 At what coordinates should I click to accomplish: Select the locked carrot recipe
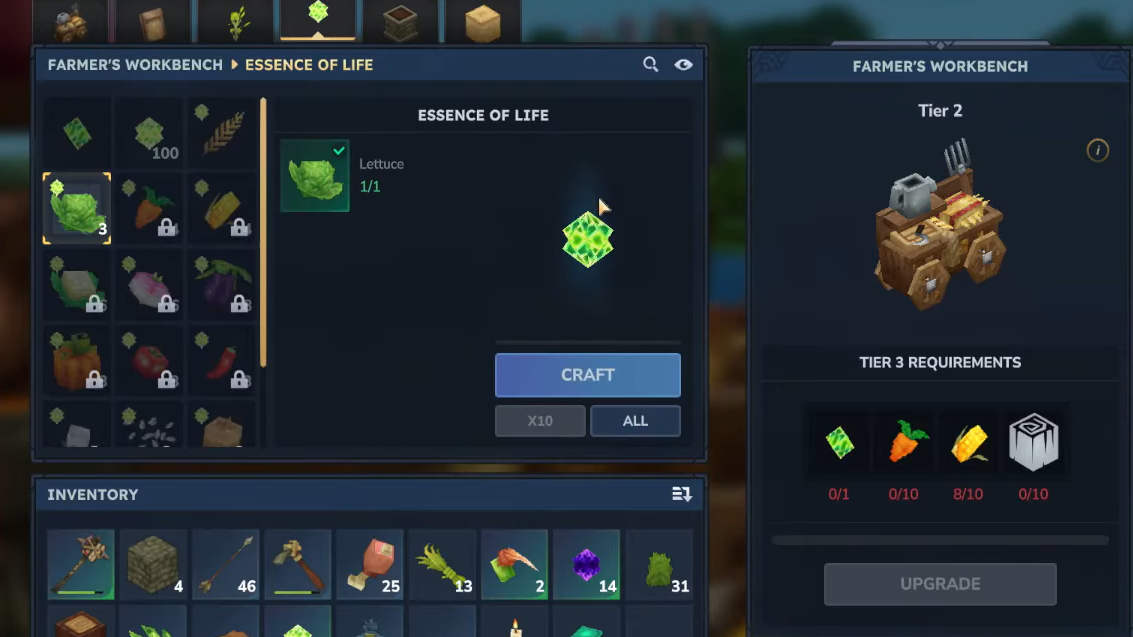pyautogui.click(x=149, y=208)
